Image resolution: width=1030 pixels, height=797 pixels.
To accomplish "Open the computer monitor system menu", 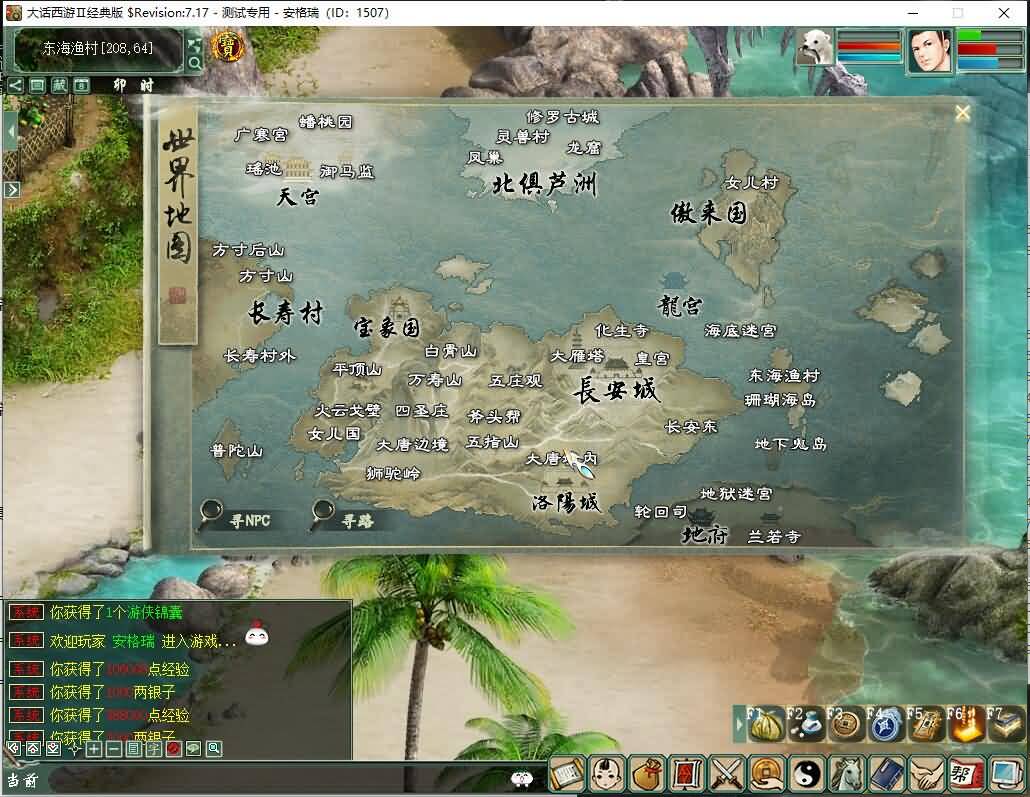I will click(1005, 775).
